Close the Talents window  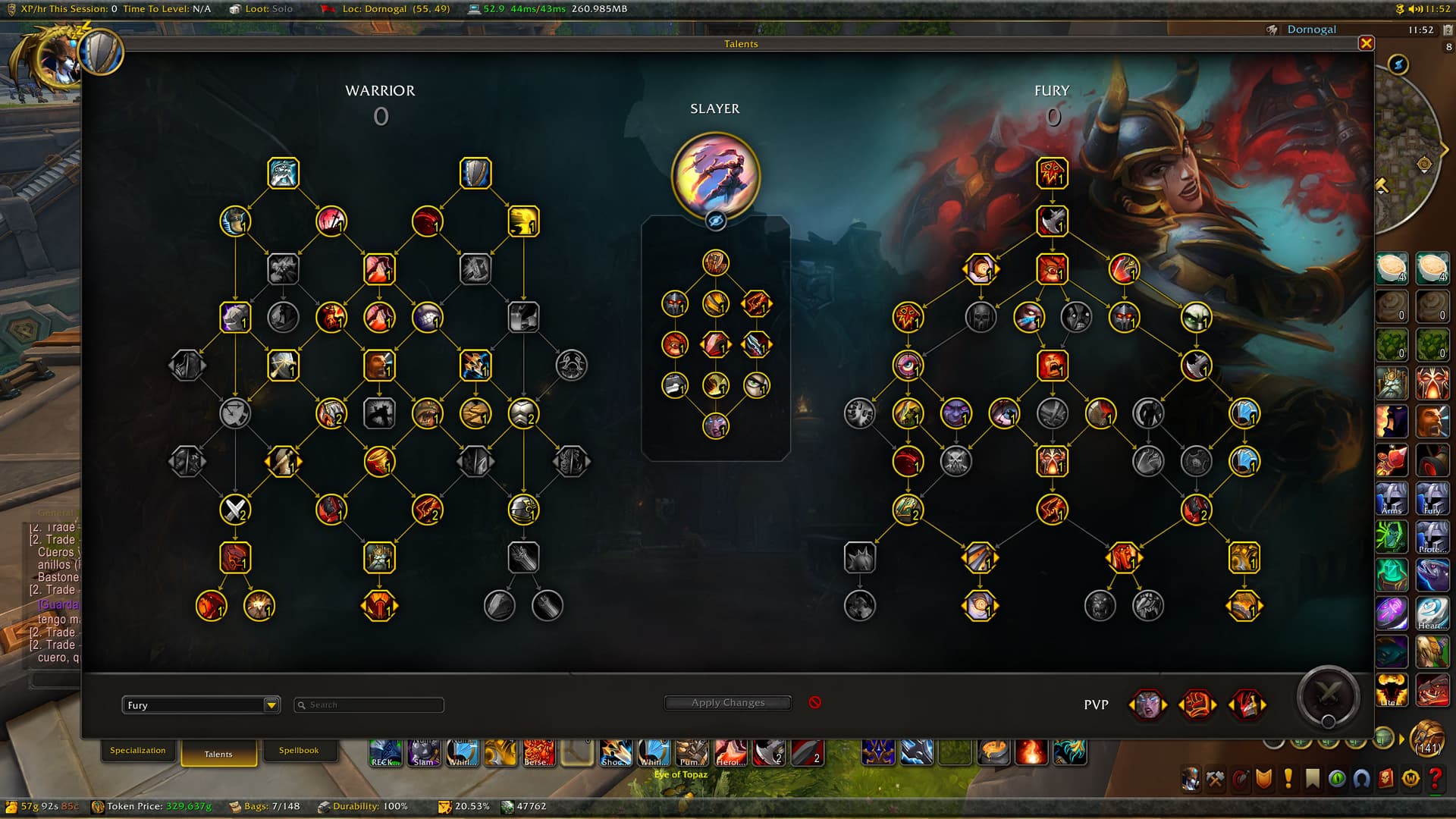tap(1366, 43)
